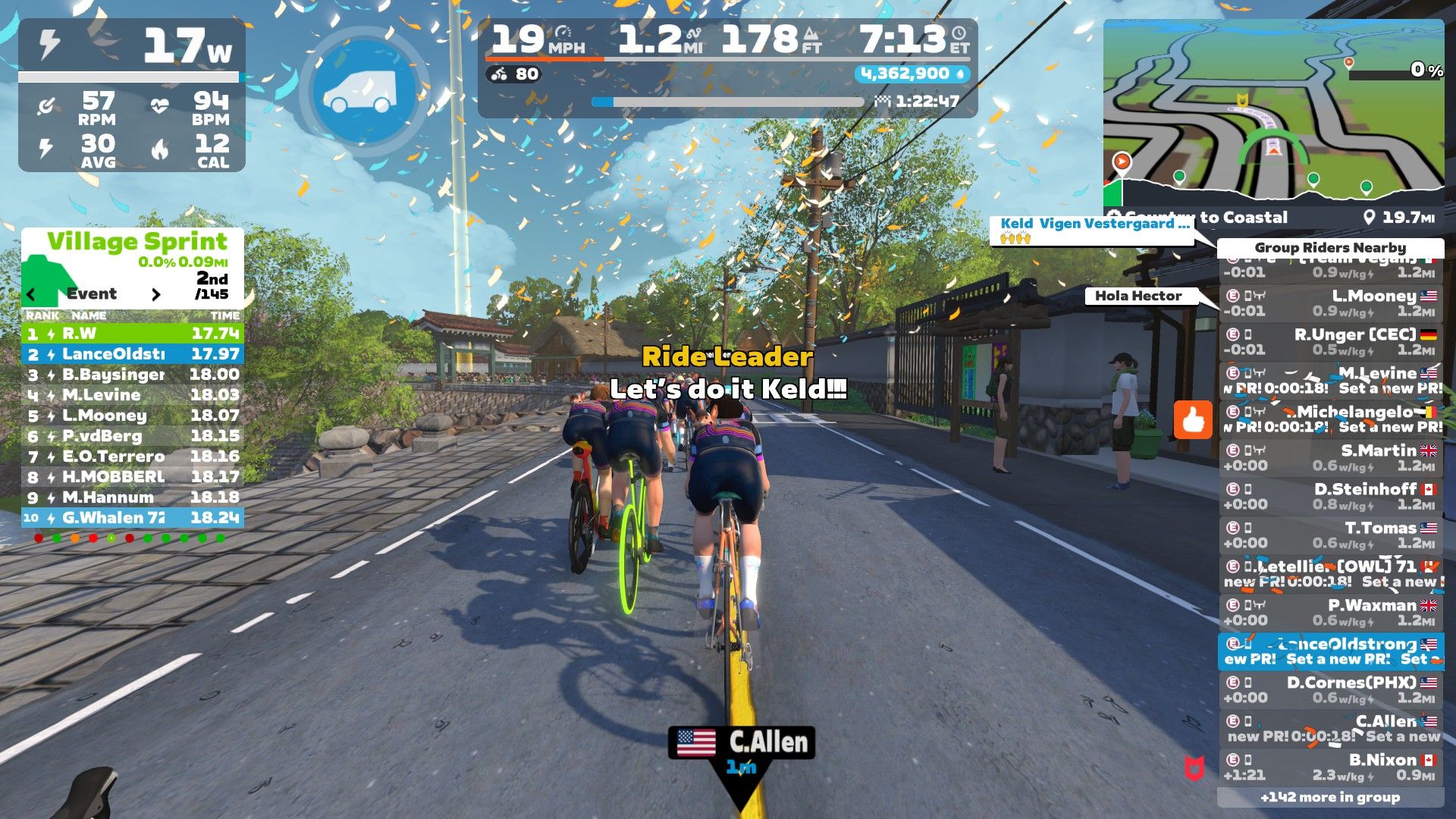Show the previous segment leaderboard arrow

point(31,294)
